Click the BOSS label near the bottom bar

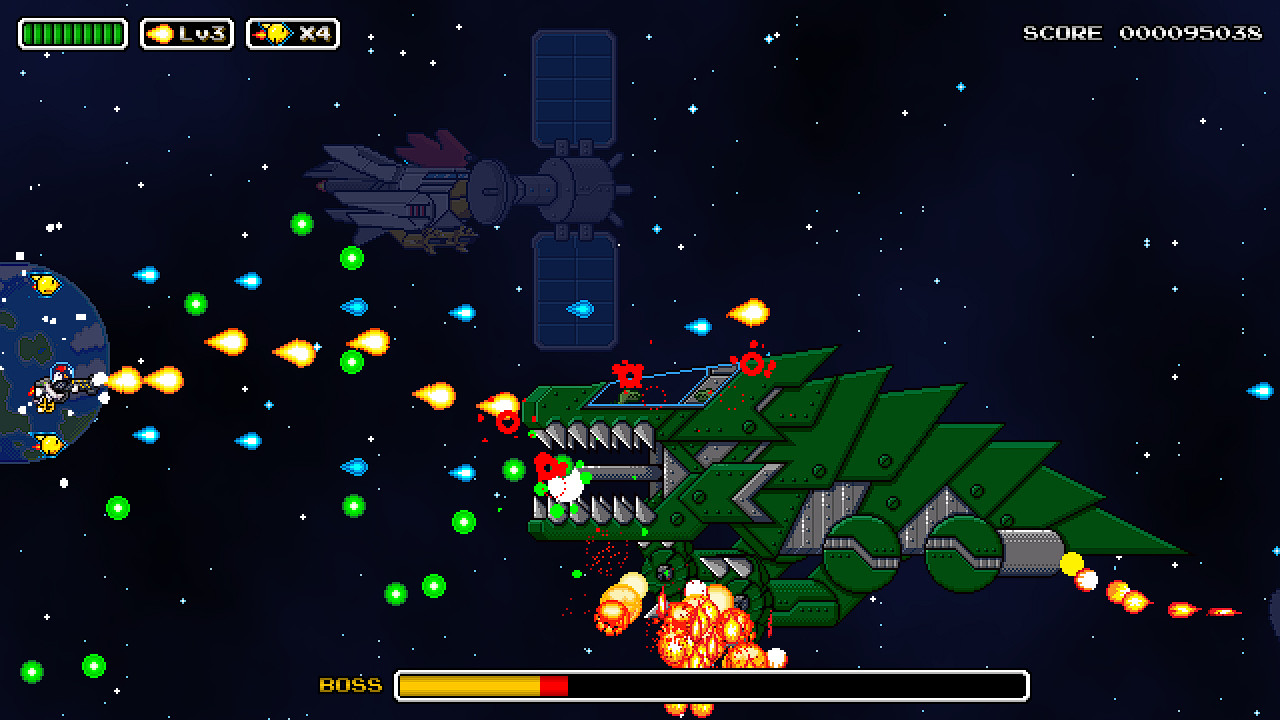(x=348, y=686)
